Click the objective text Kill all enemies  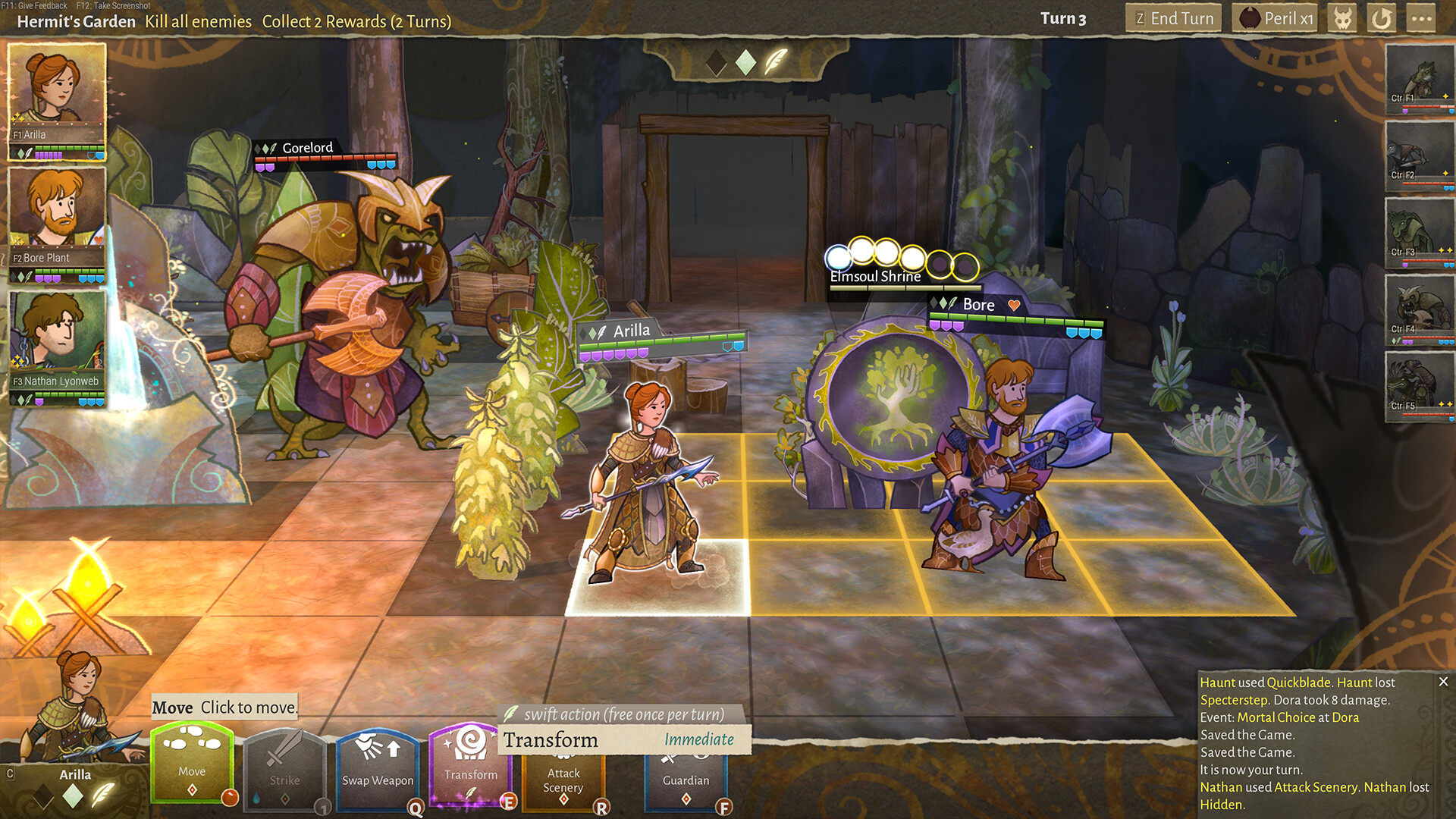(199, 21)
